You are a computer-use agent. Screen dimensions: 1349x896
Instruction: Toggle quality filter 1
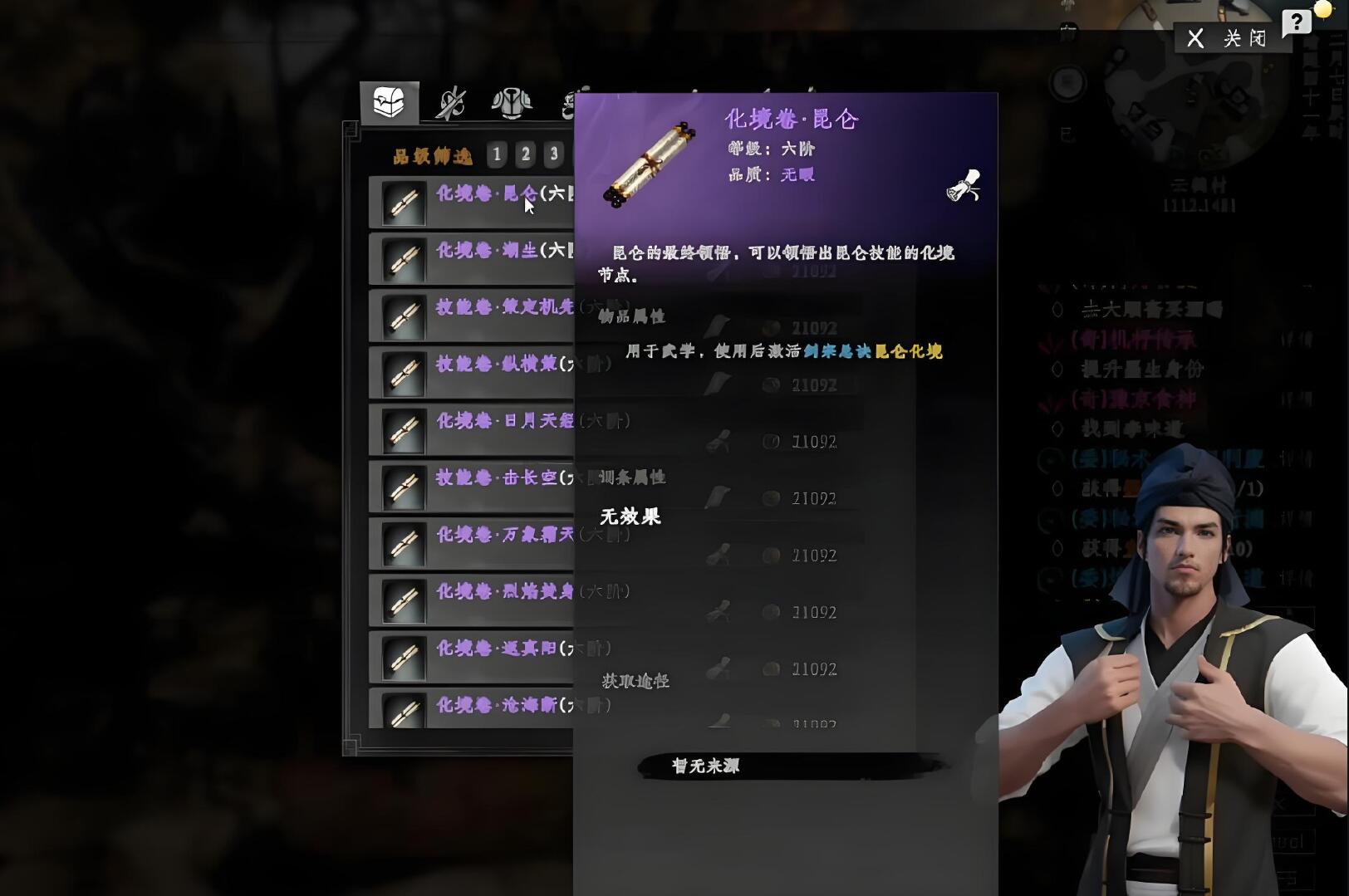[x=496, y=154]
